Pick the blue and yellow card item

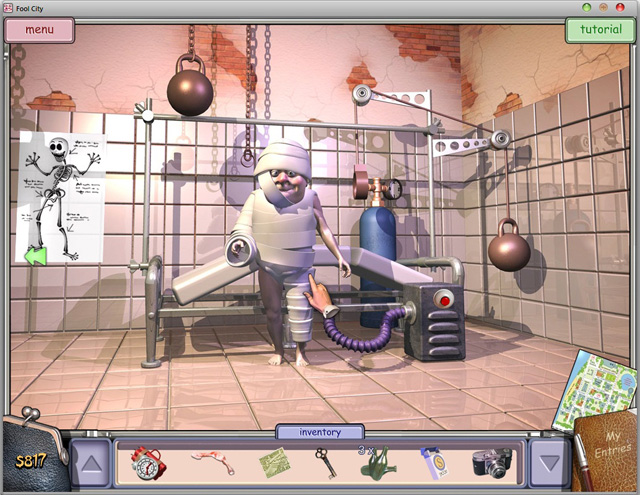(x=434, y=463)
